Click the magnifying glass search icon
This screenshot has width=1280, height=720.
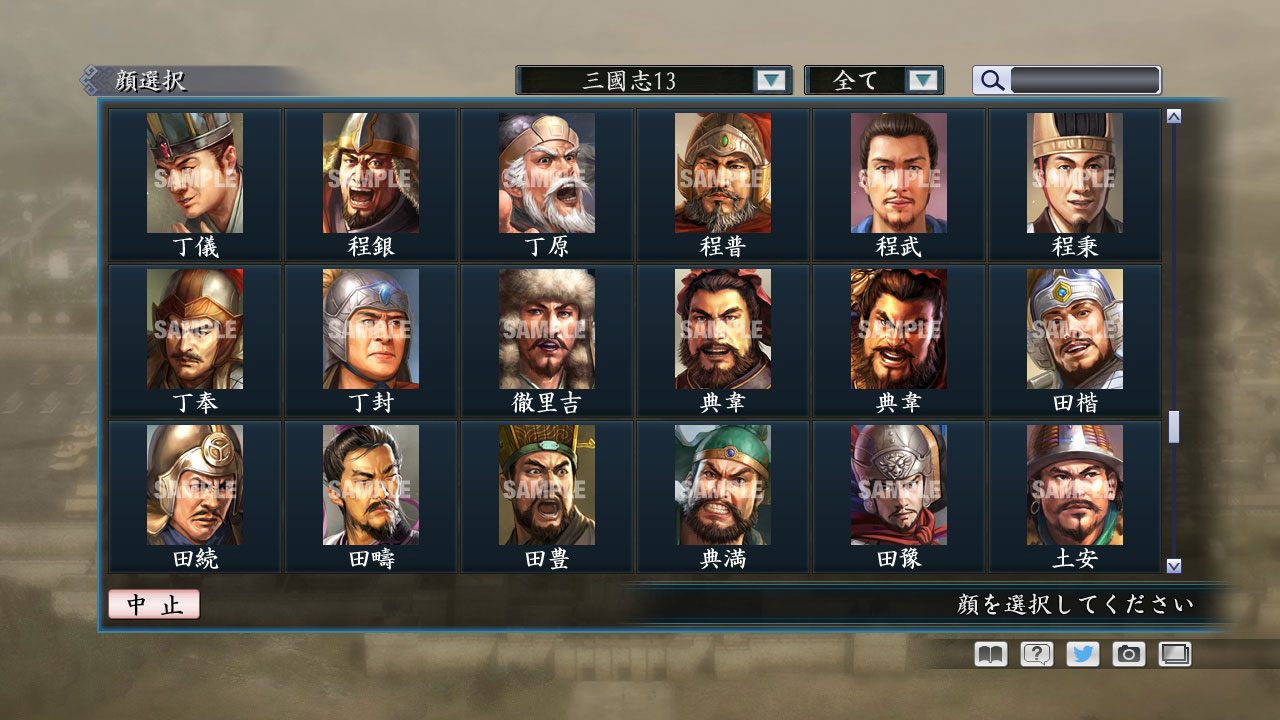tap(991, 80)
